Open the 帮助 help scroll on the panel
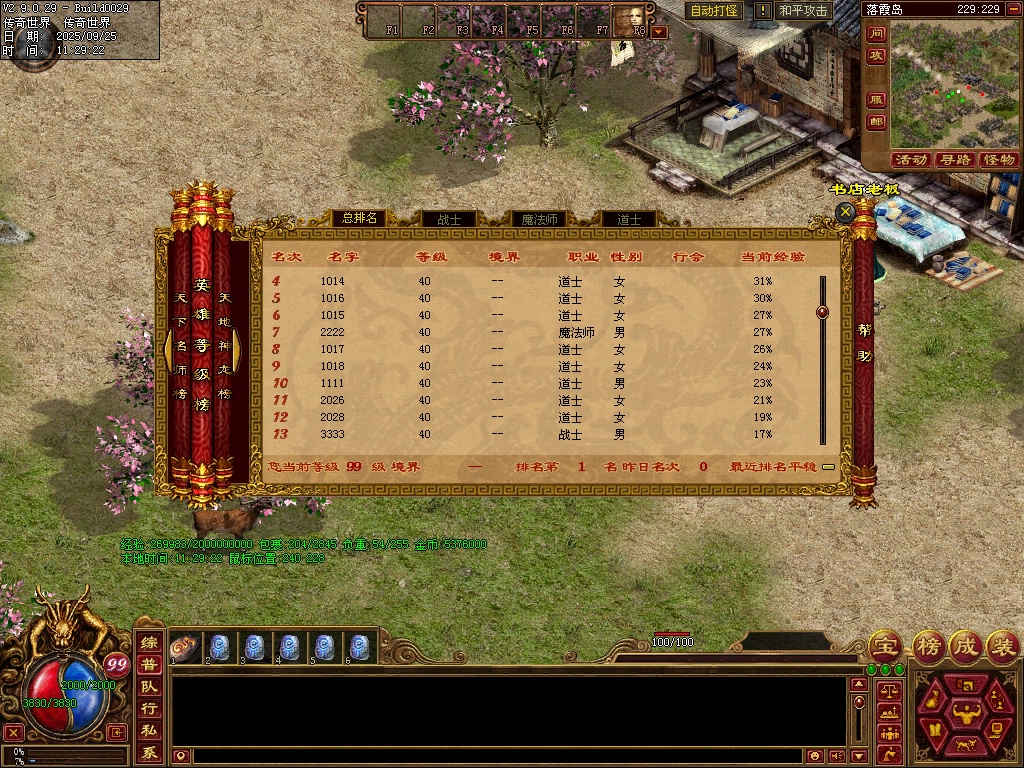This screenshot has height=768, width=1024. [x=864, y=342]
